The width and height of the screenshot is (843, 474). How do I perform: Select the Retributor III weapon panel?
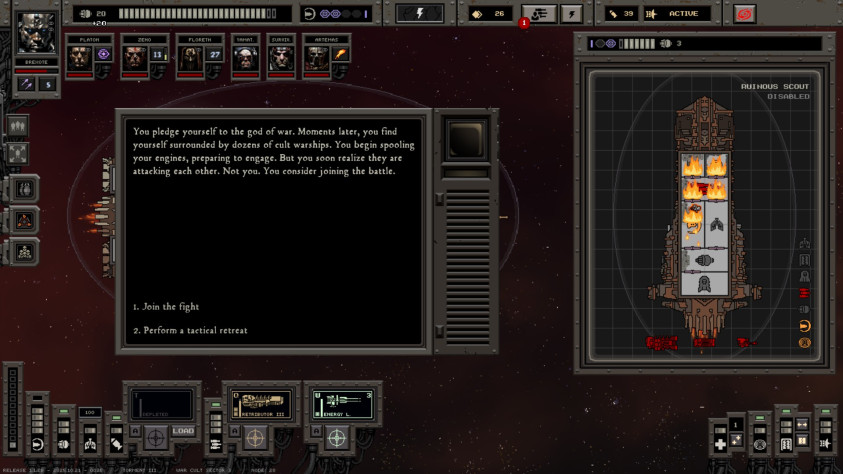(x=260, y=403)
